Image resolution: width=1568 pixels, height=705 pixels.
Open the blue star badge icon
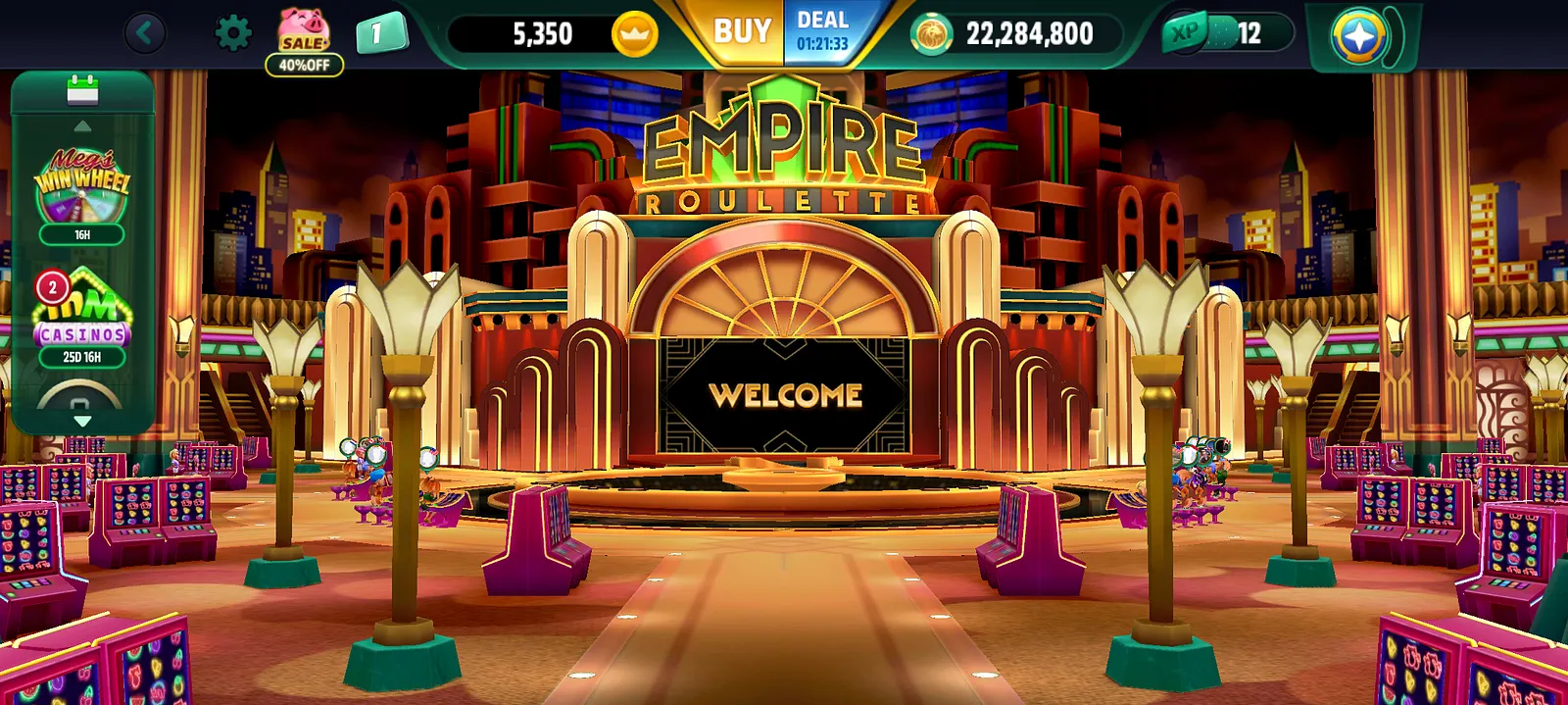[1358, 36]
